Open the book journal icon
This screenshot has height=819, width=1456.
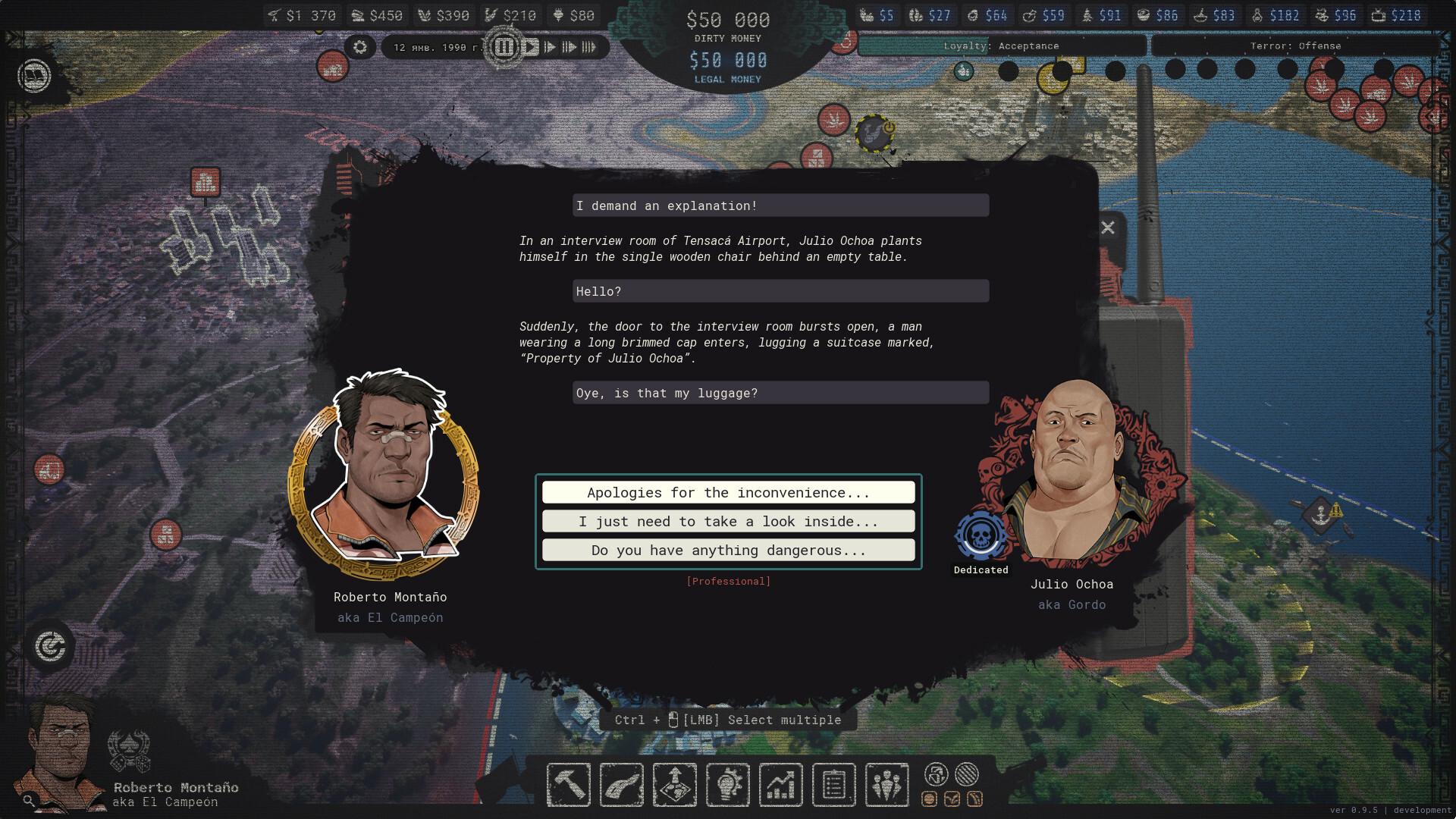pyautogui.click(x=34, y=76)
